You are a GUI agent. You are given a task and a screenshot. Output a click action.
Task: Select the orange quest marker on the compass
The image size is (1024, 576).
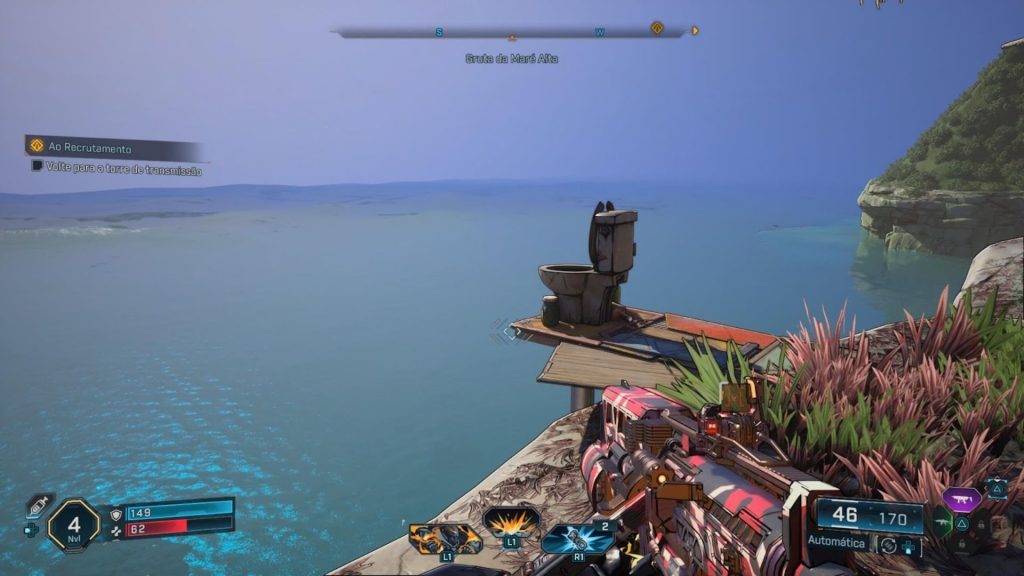657,28
